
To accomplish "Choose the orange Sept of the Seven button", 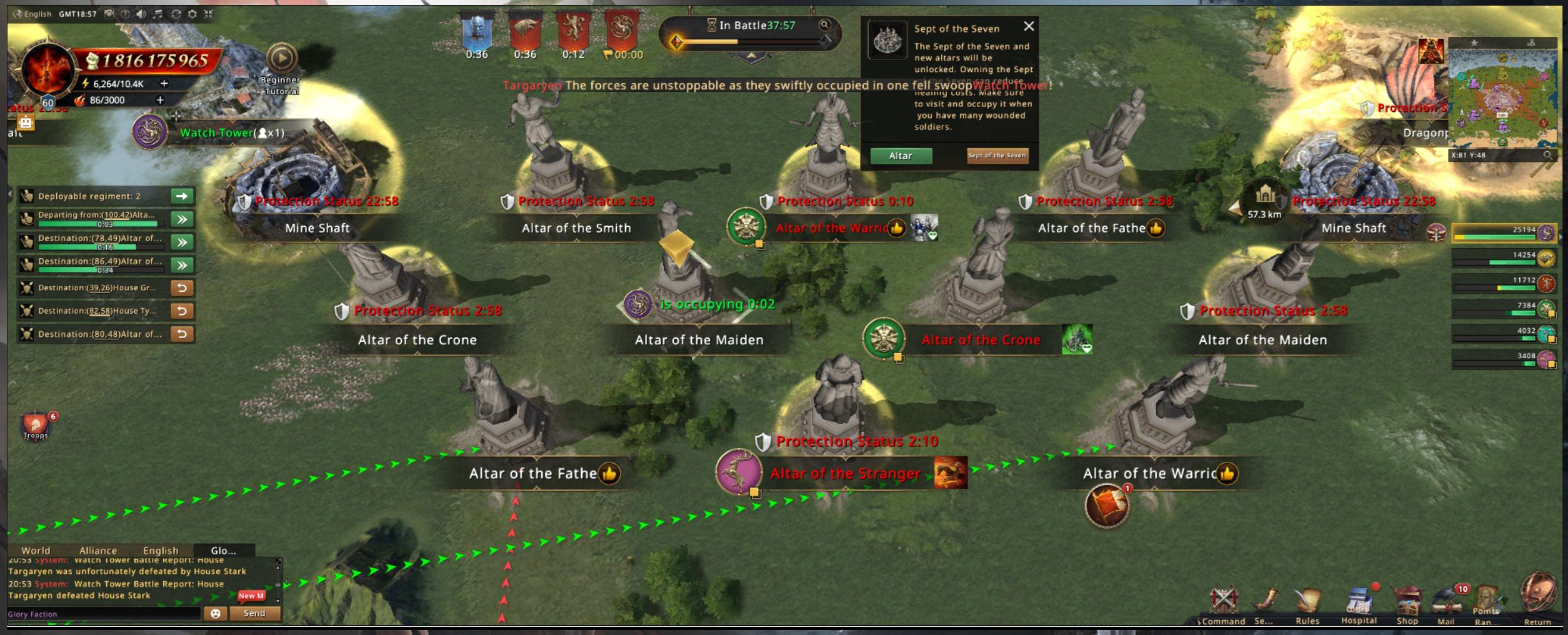I will (997, 156).
